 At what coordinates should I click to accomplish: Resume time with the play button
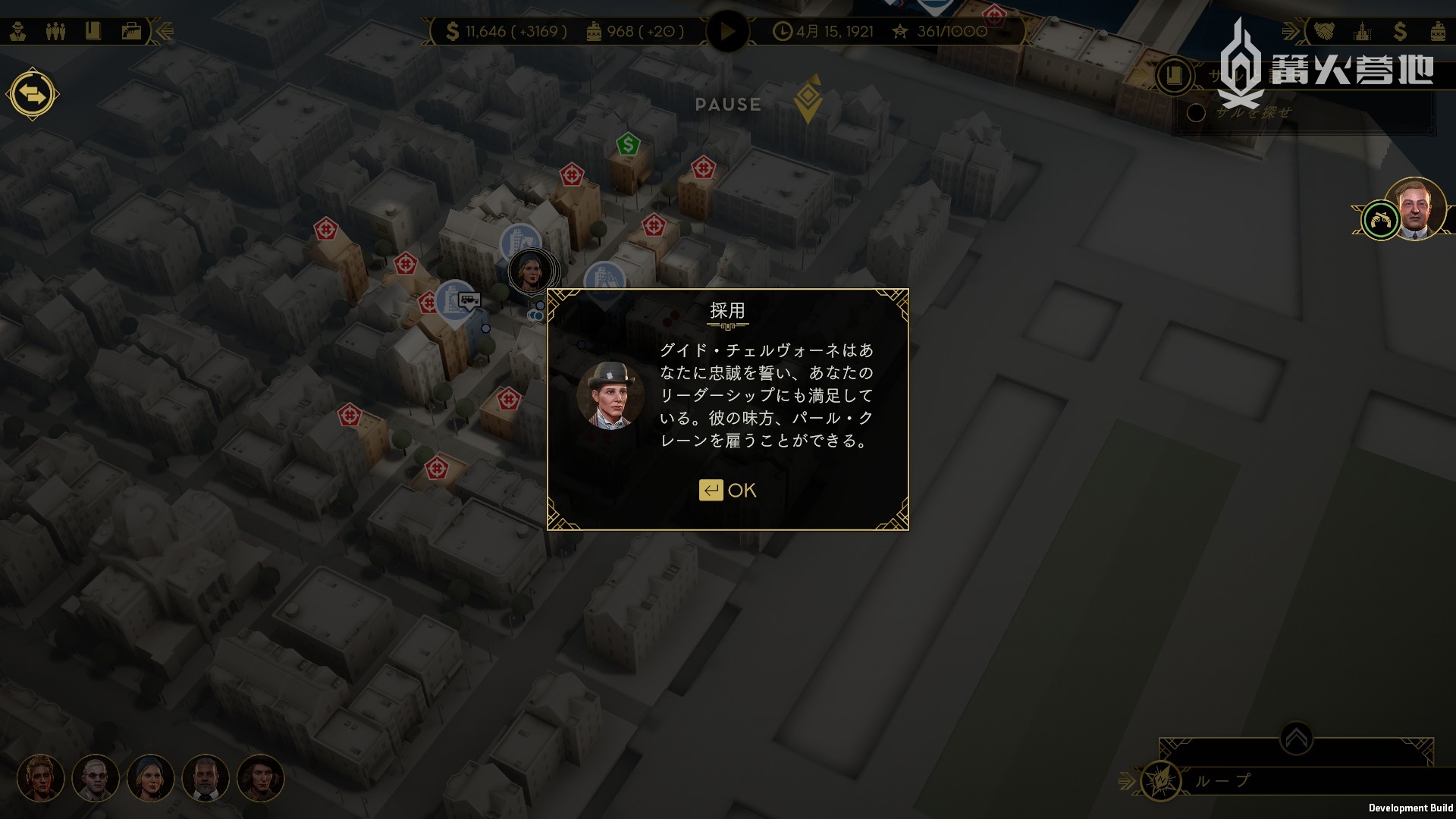tap(727, 32)
